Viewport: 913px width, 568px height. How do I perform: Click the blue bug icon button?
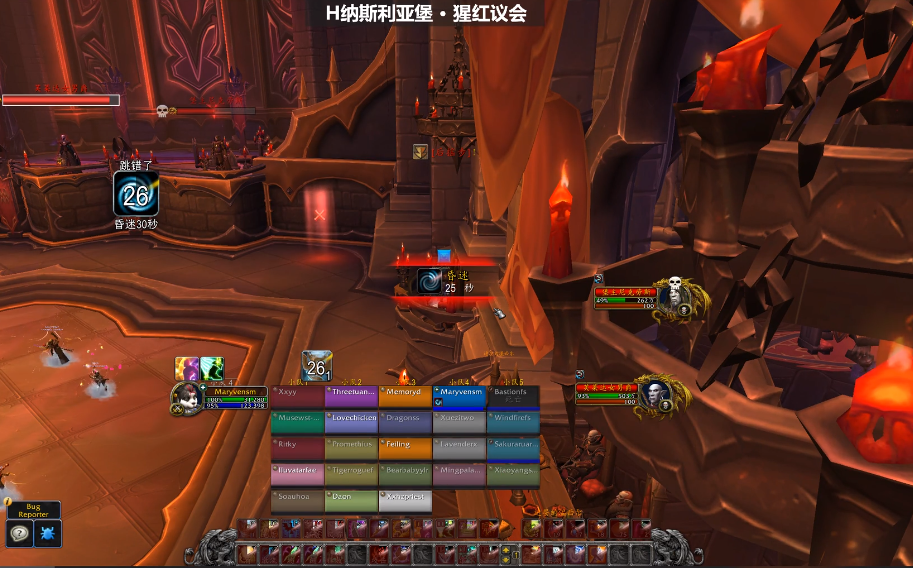point(48,534)
